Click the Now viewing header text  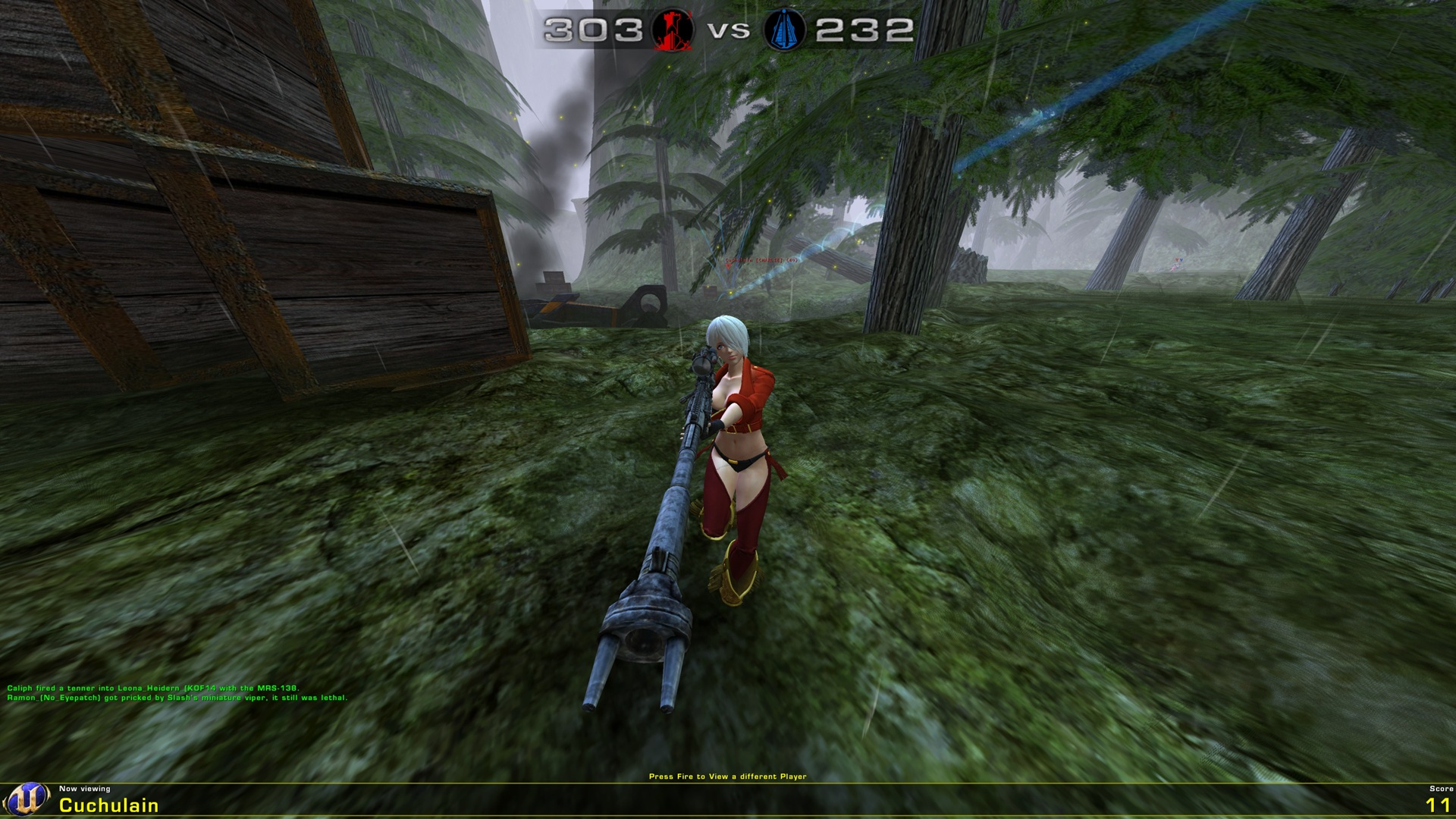pyautogui.click(x=85, y=789)
